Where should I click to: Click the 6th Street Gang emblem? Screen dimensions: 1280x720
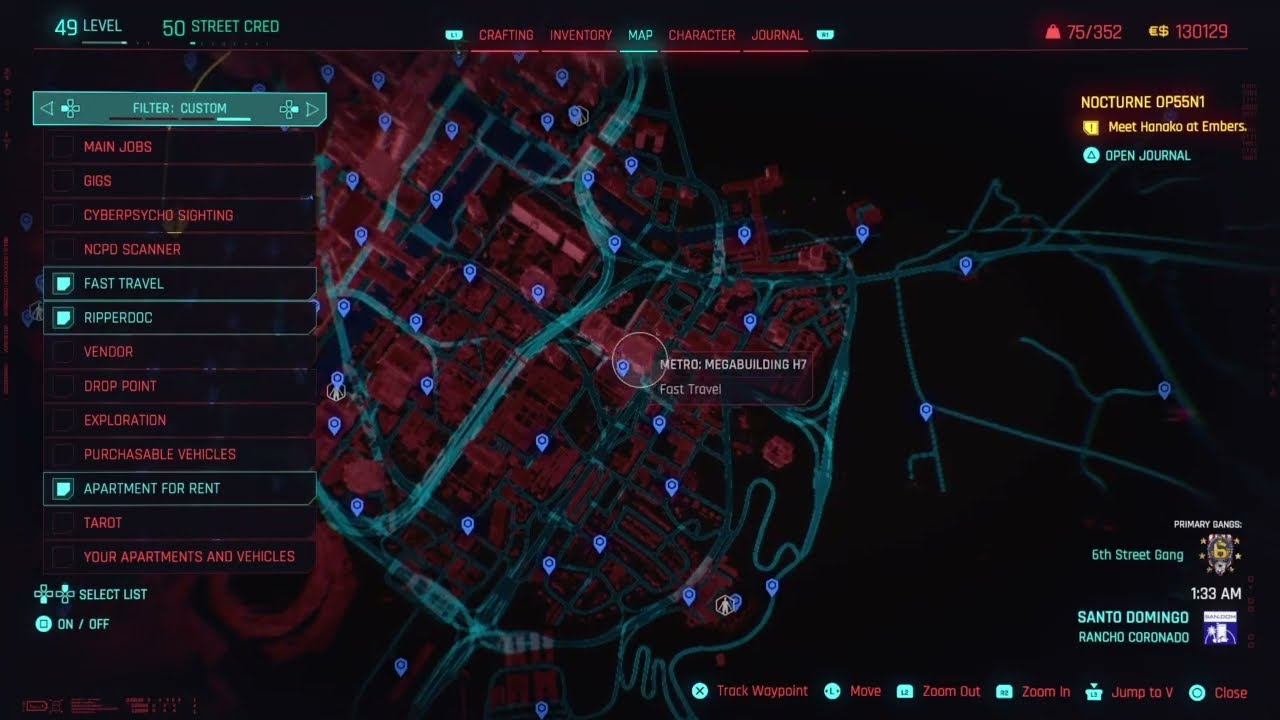click(1221, 553)
